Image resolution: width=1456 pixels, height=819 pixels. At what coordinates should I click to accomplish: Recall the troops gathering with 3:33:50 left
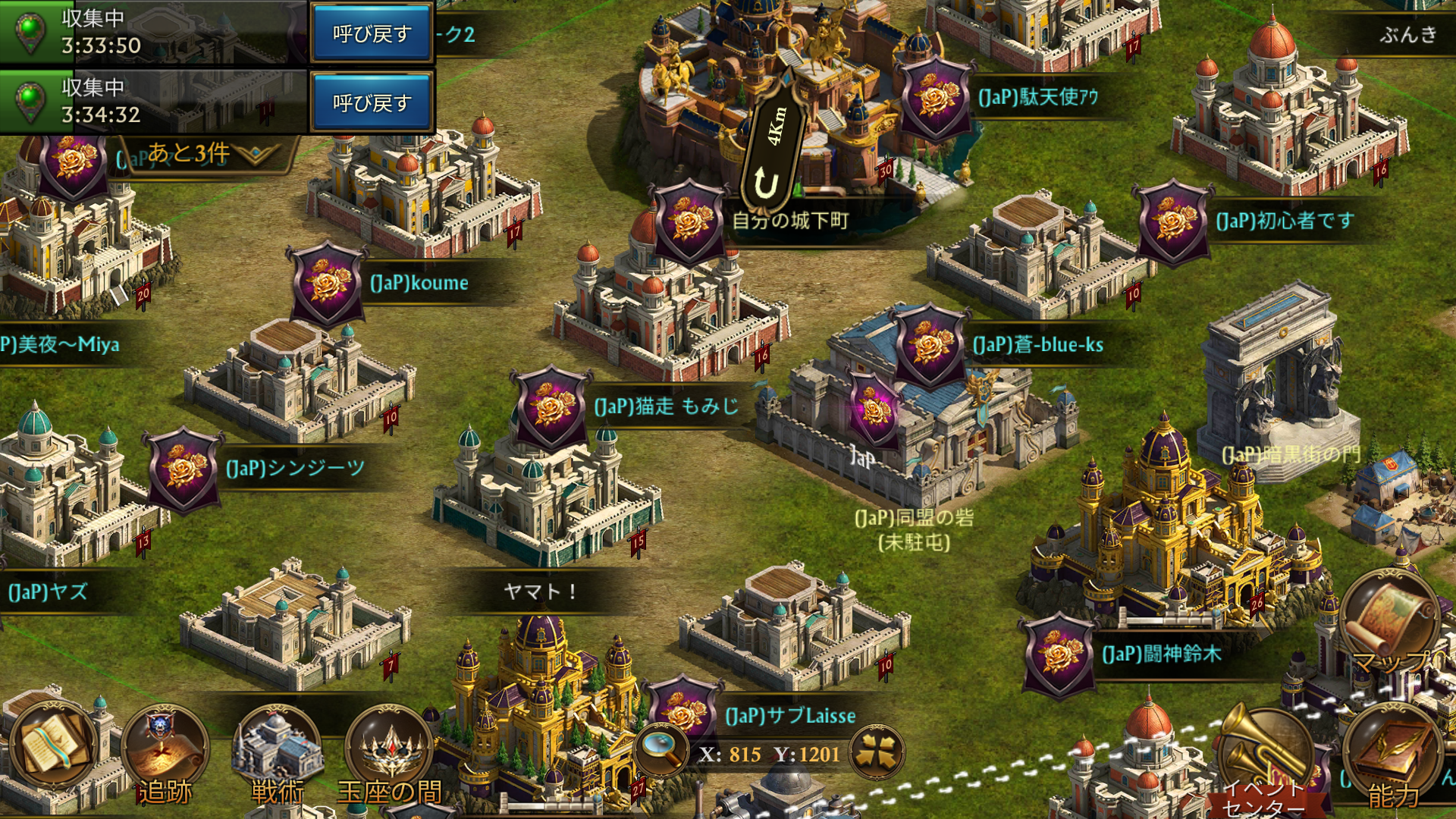[371, 33]
